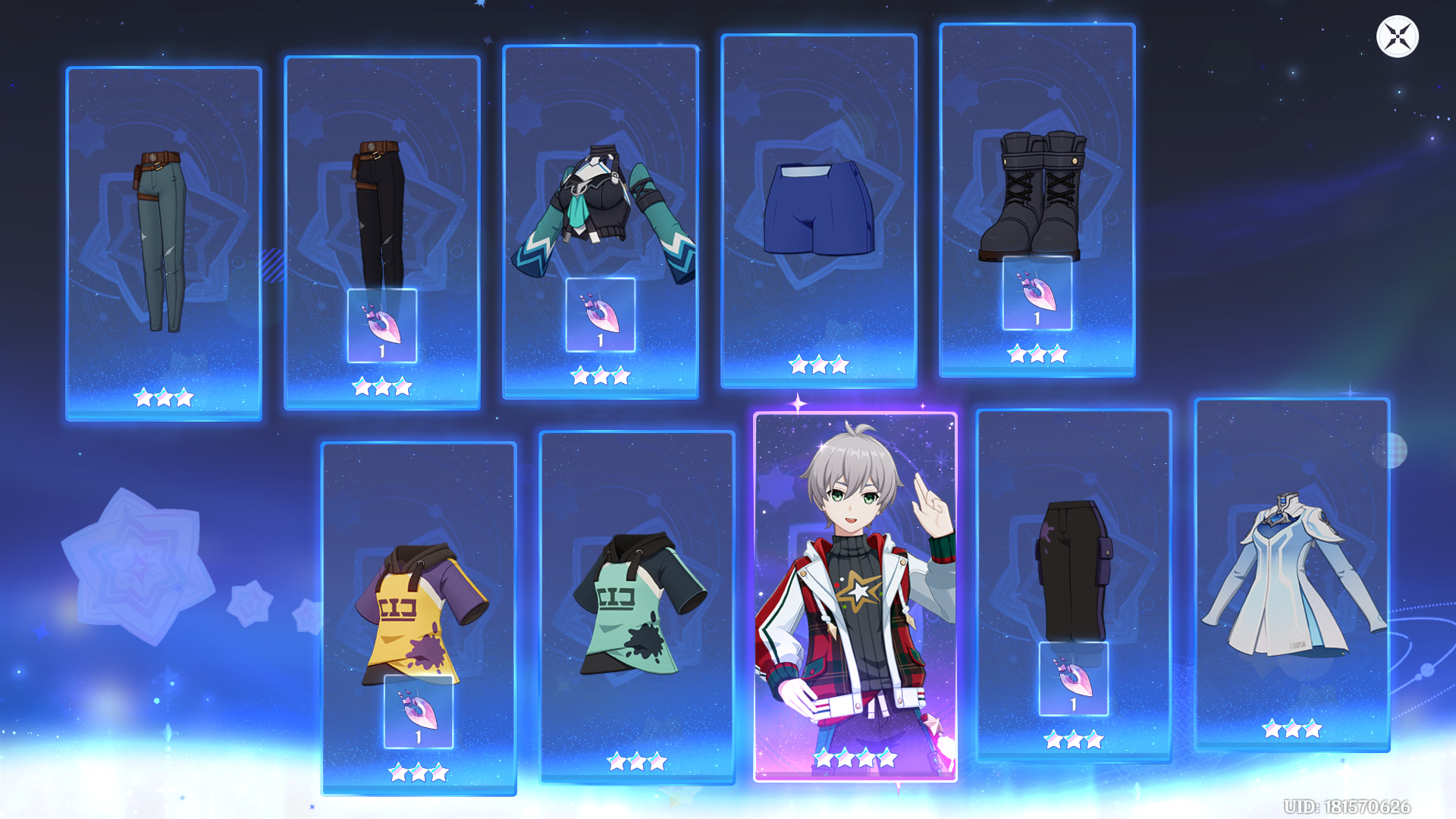This screenshot has height=819, width=1456.
Task: View the four-star gray-haired character card
Action: tap(855, 597)
